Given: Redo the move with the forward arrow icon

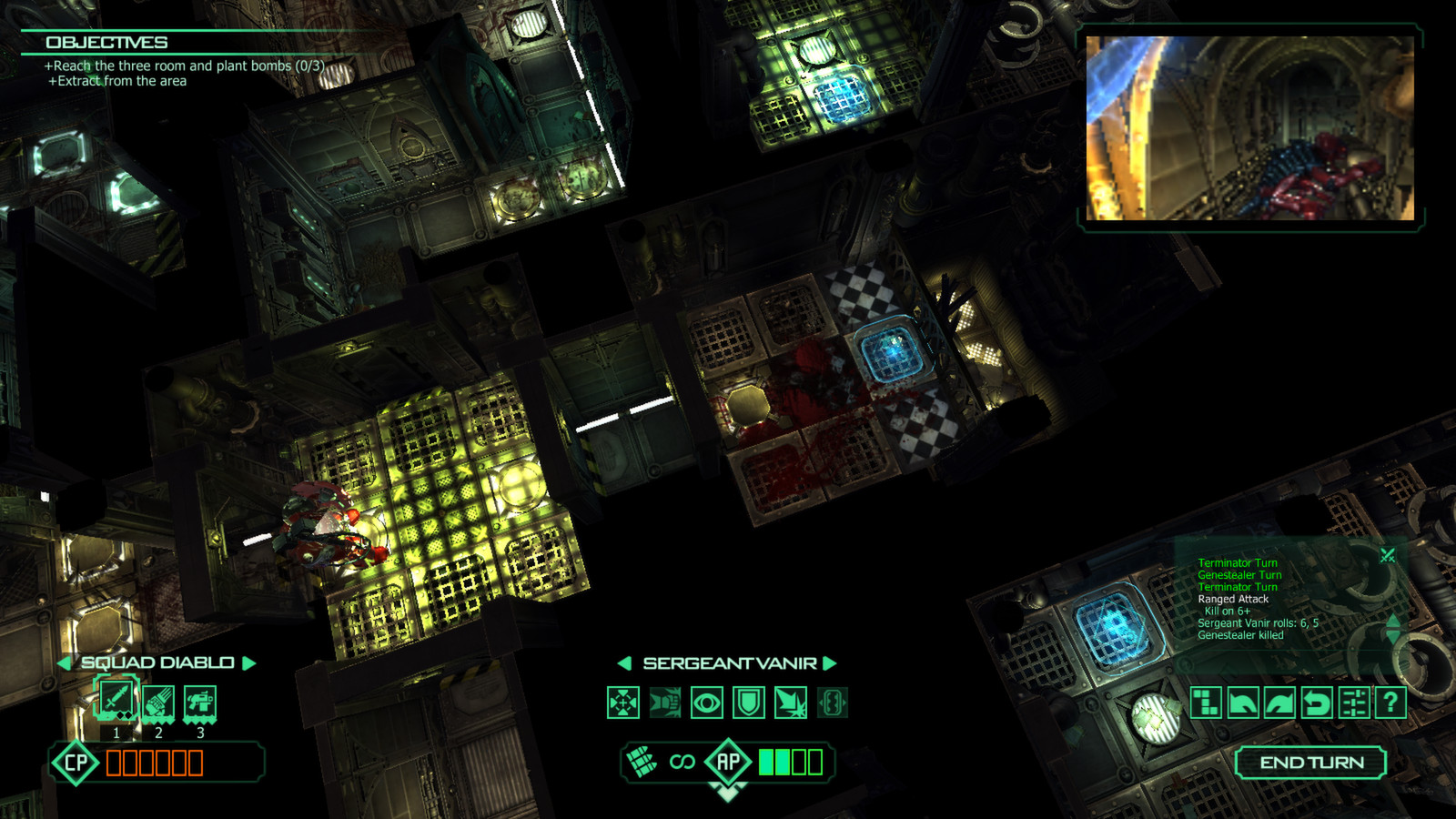Looking at the screenshot, I should point(1279,703).
